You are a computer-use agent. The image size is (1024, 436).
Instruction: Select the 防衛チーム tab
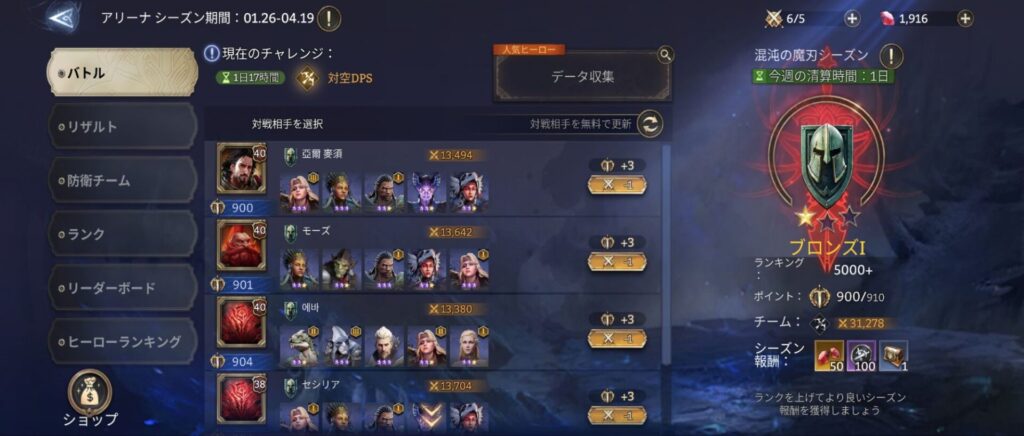pyautogui.click(x=122, y=180)
